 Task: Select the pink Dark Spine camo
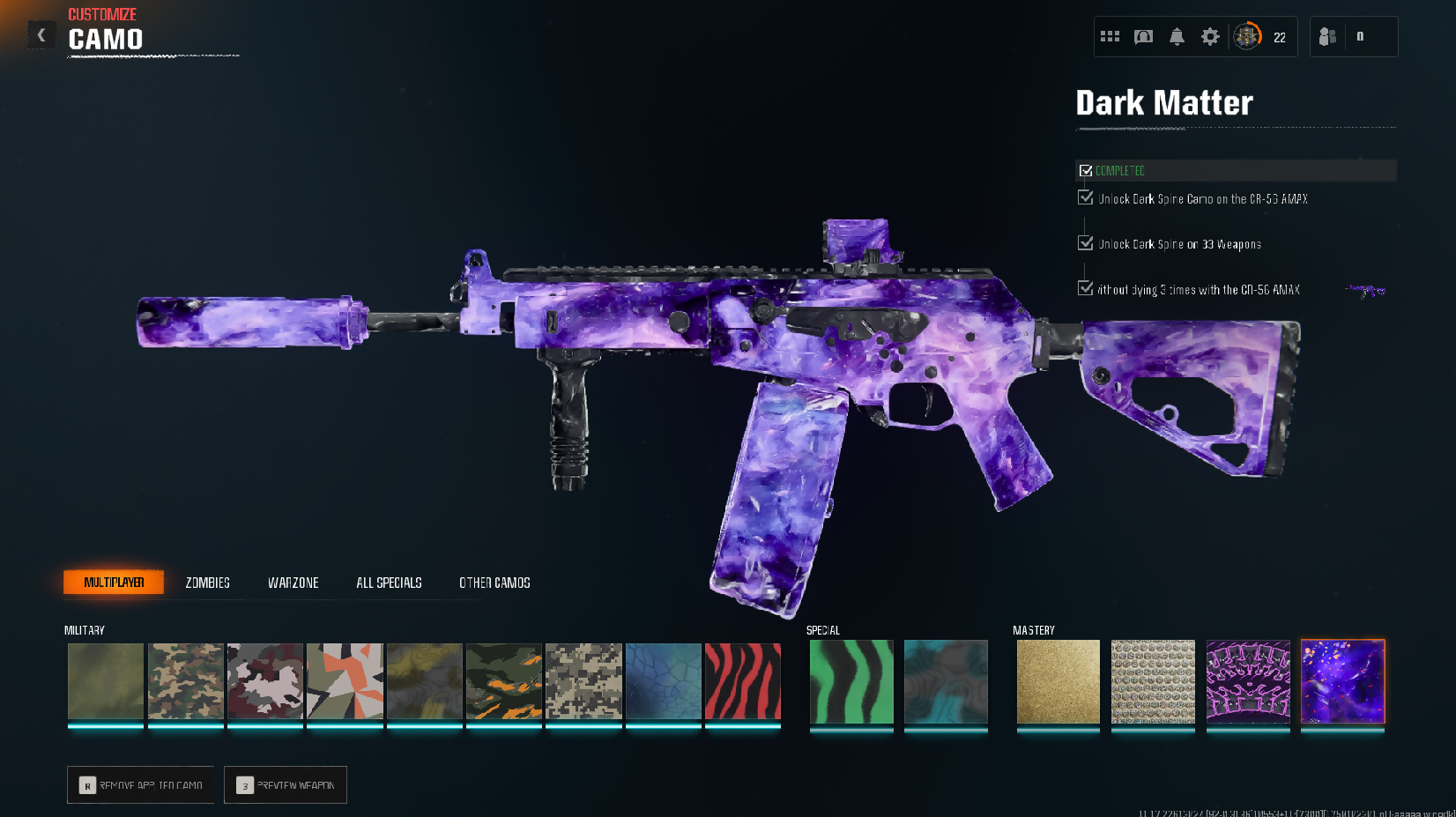[x=1248, y=681]
